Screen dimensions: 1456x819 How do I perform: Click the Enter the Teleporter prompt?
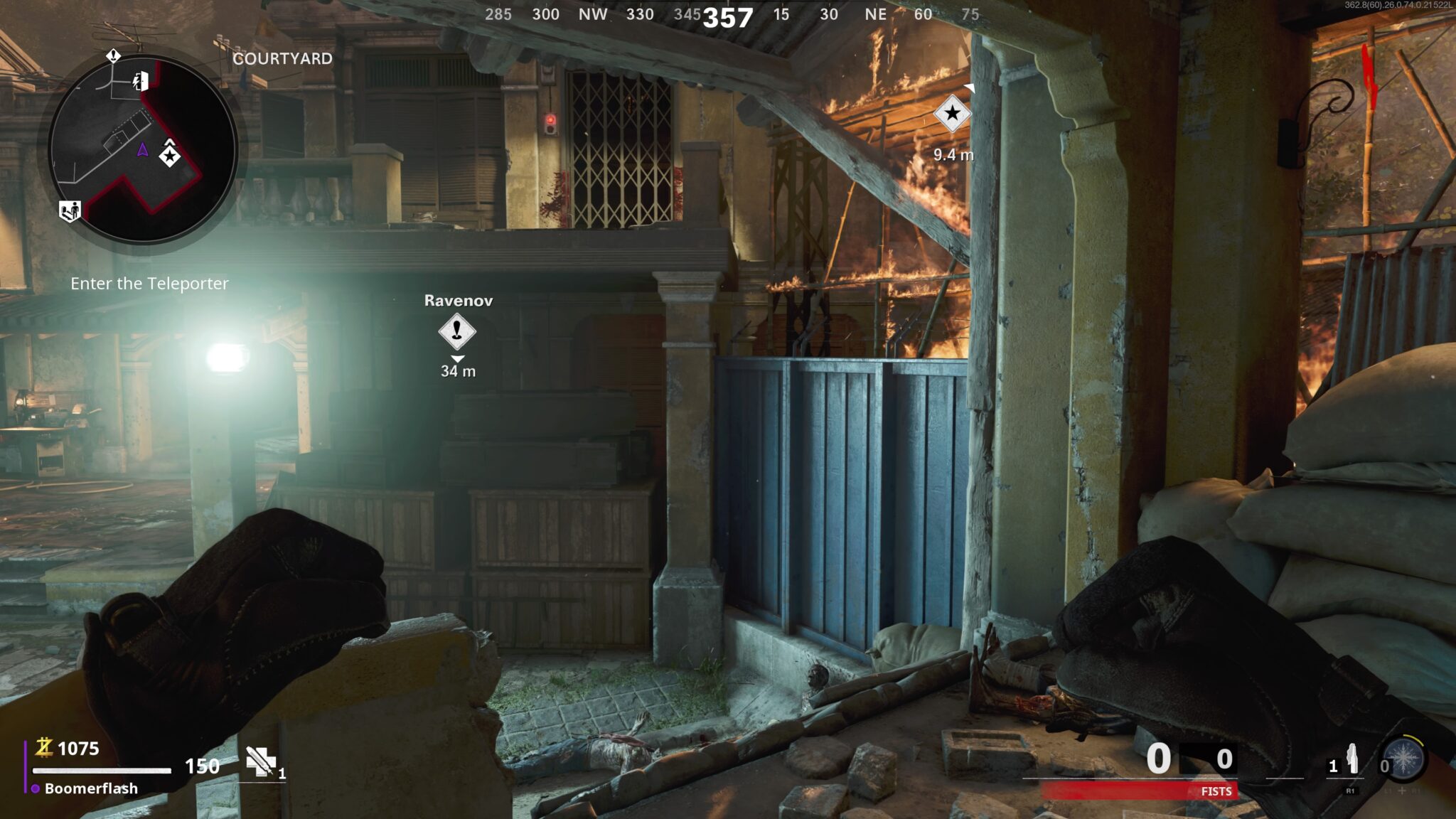[151, 284]
